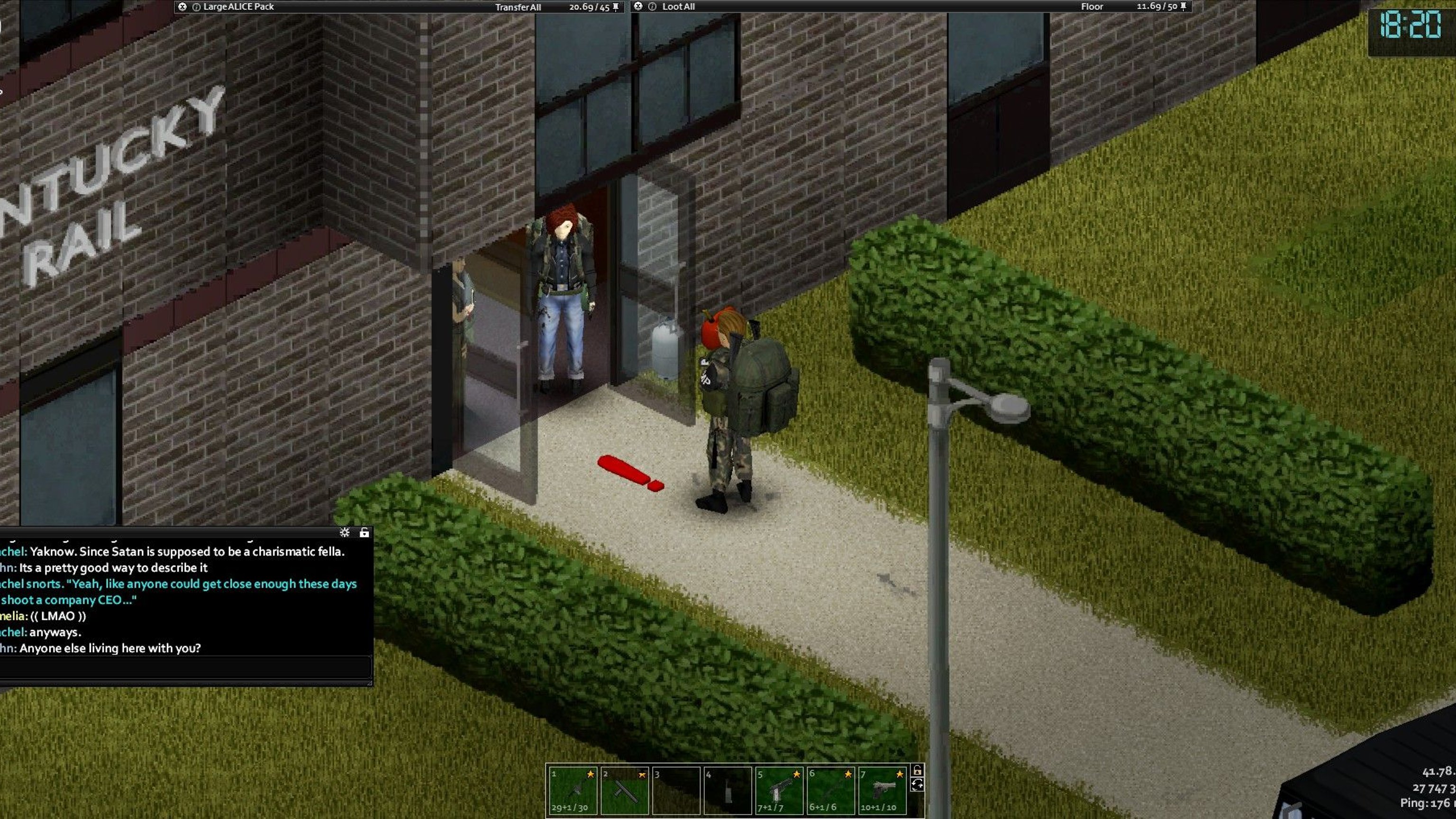The height and width of the screenshot is (819, 1456).
Task: Equip the pistol in hotbar slot 5
Action: pos(779,790)
